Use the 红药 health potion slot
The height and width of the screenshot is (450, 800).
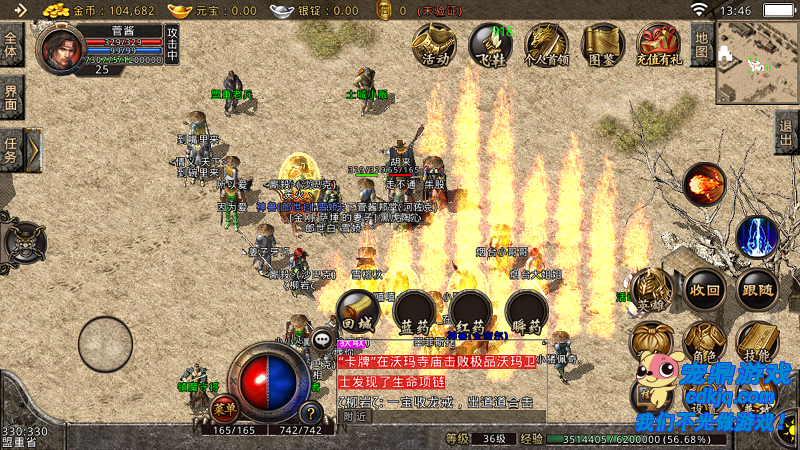470,311
